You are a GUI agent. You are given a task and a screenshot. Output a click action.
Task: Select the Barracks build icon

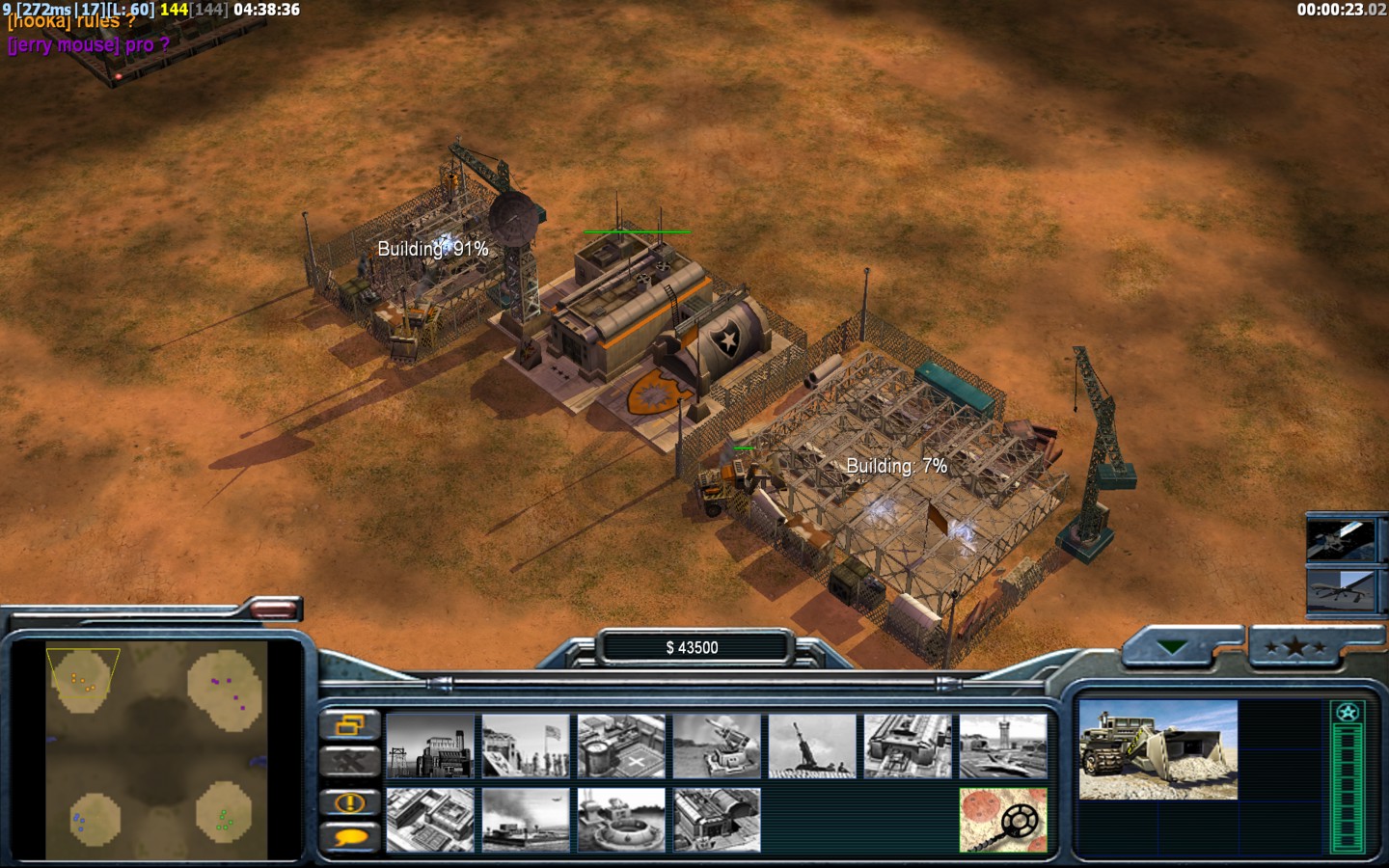[526, 746]
